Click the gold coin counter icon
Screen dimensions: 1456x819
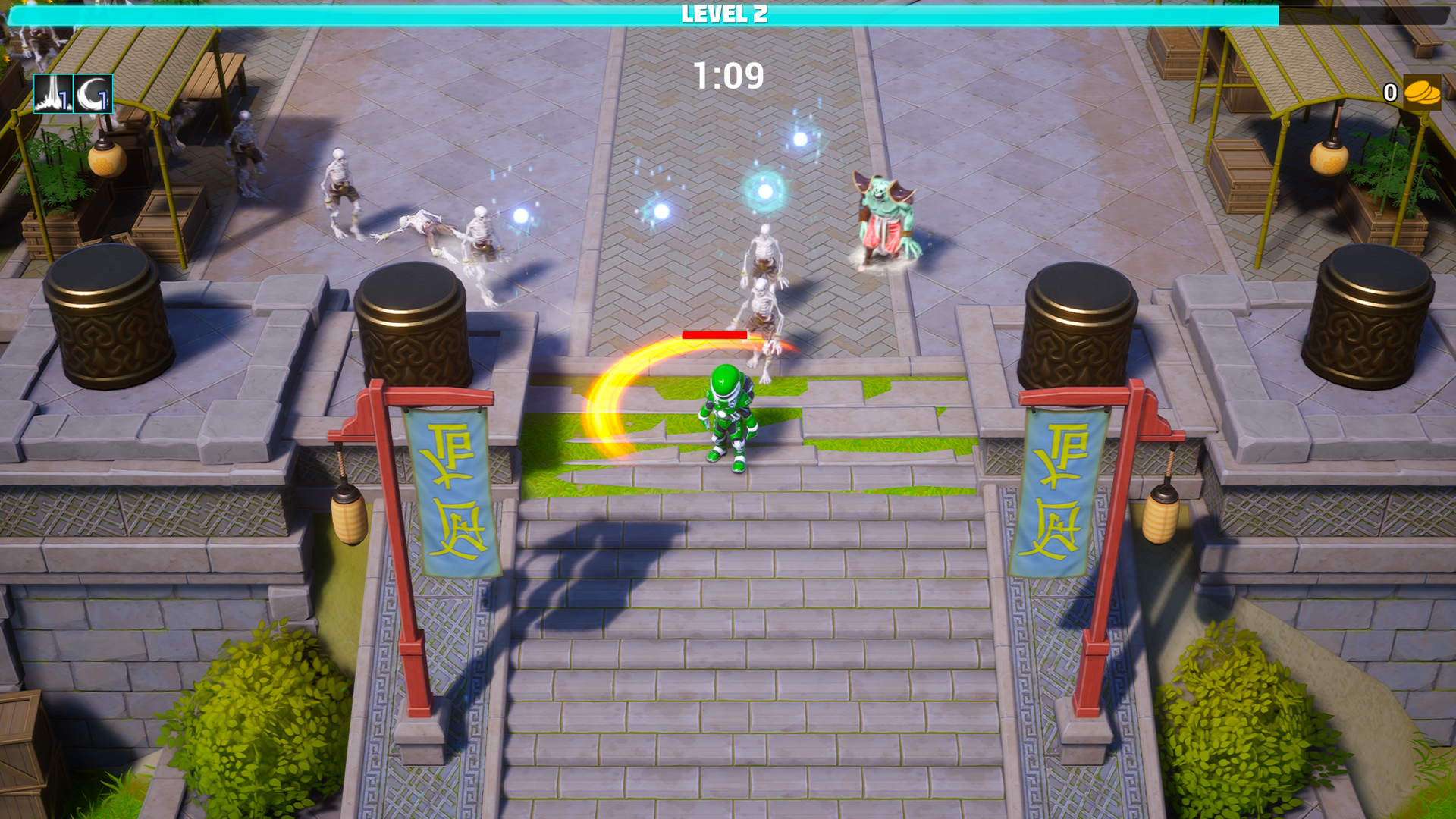click(x=1424, y=93)
